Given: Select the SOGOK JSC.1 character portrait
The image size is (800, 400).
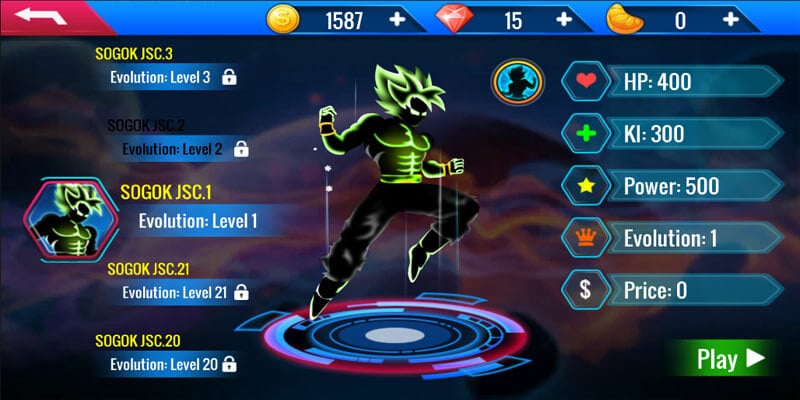Looking at the screenshot, I should coord(72,217).
